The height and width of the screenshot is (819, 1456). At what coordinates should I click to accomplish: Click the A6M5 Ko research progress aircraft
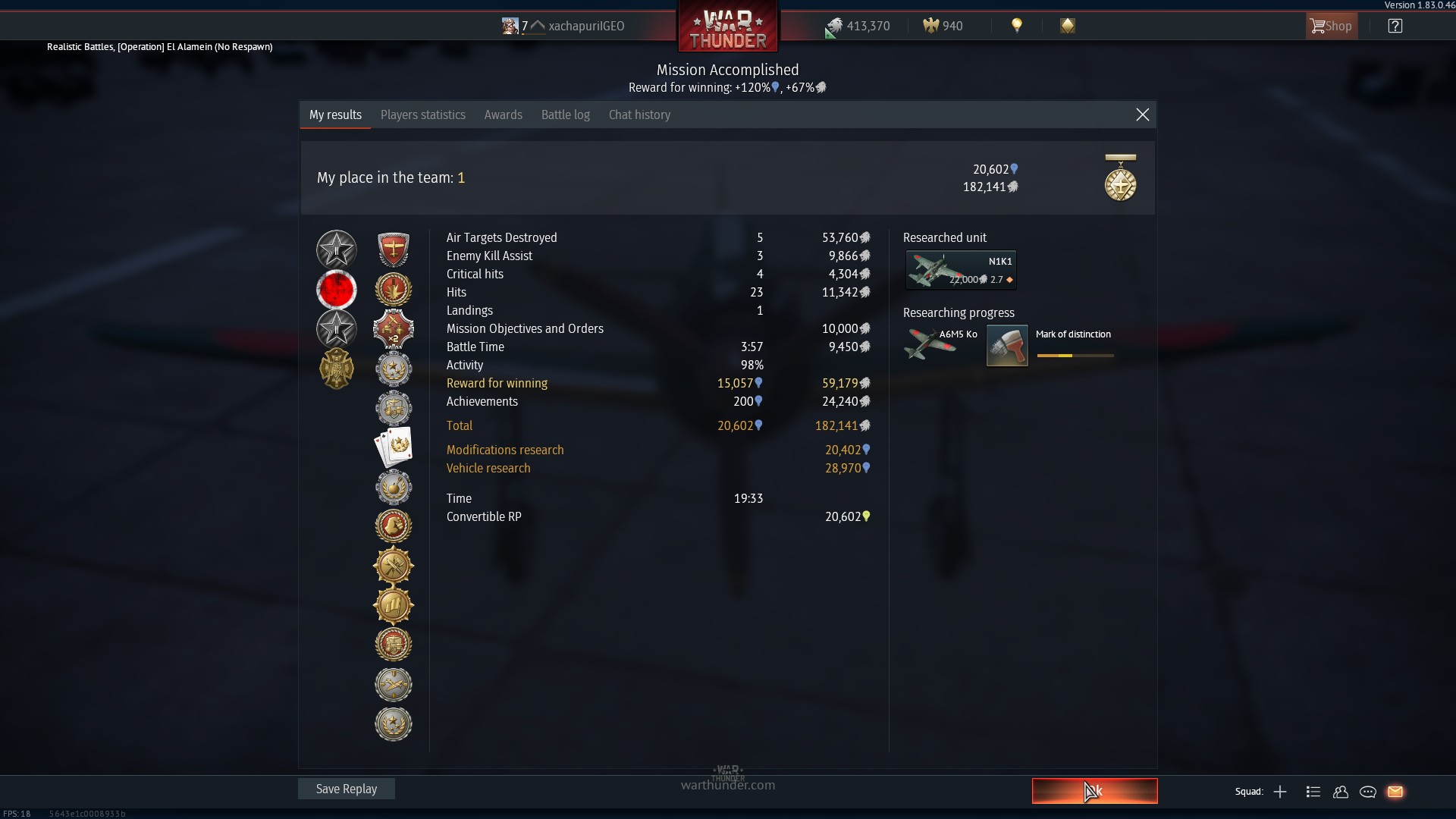tap(940, 344)
